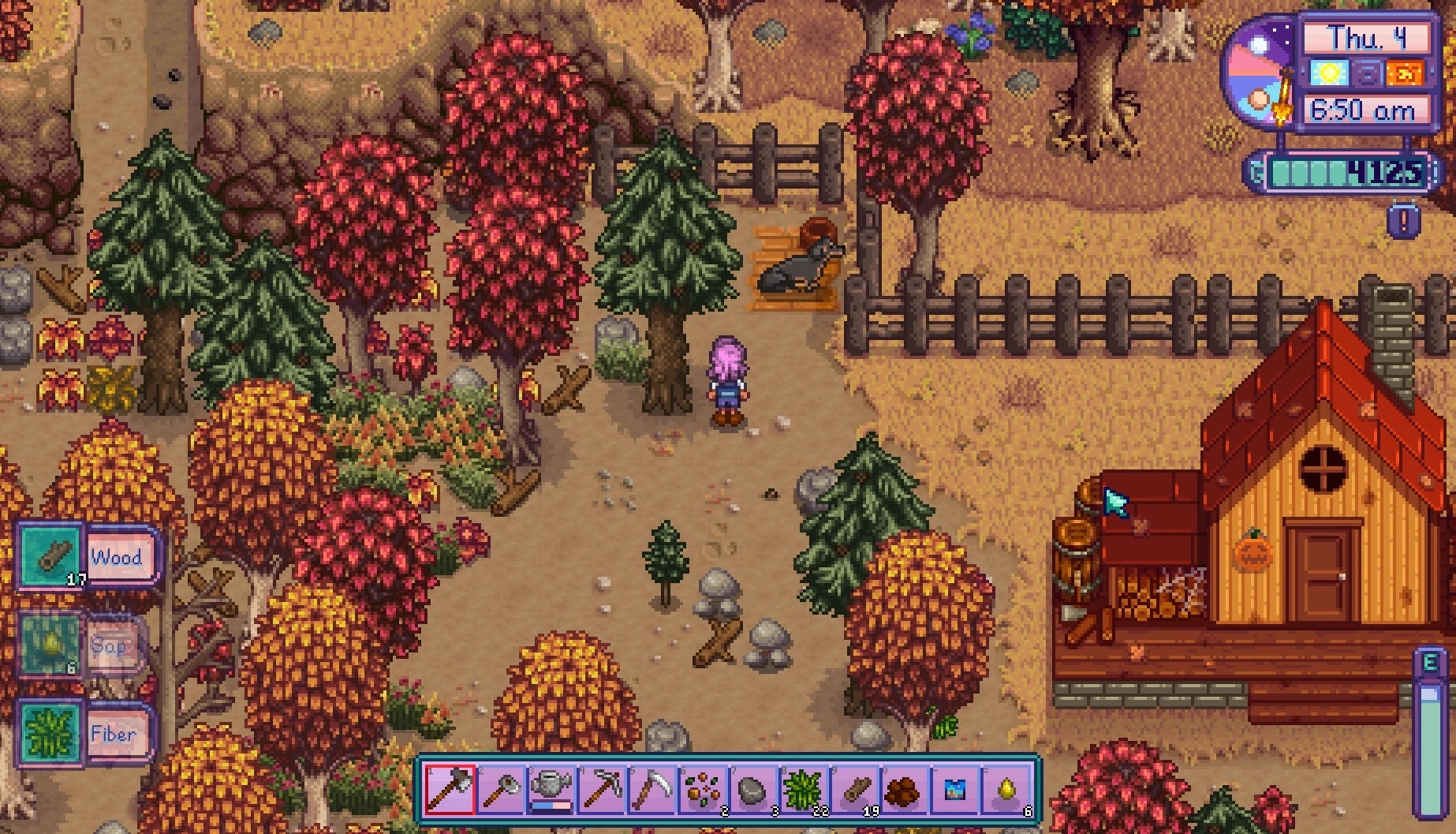
Task: Select the scythe slot
Action: (x=652, y=790)
